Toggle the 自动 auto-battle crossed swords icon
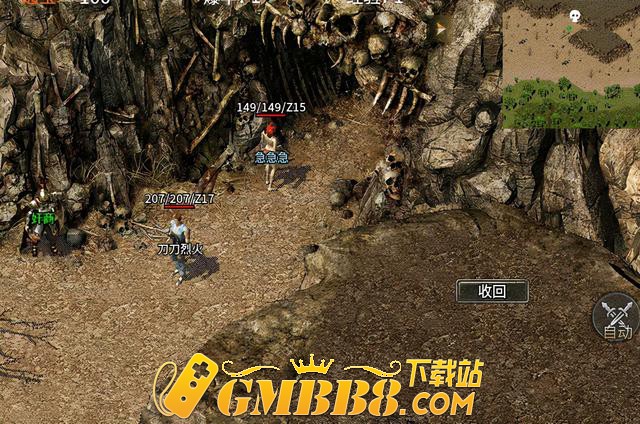The image size is (640, 424). coord(615,316)
